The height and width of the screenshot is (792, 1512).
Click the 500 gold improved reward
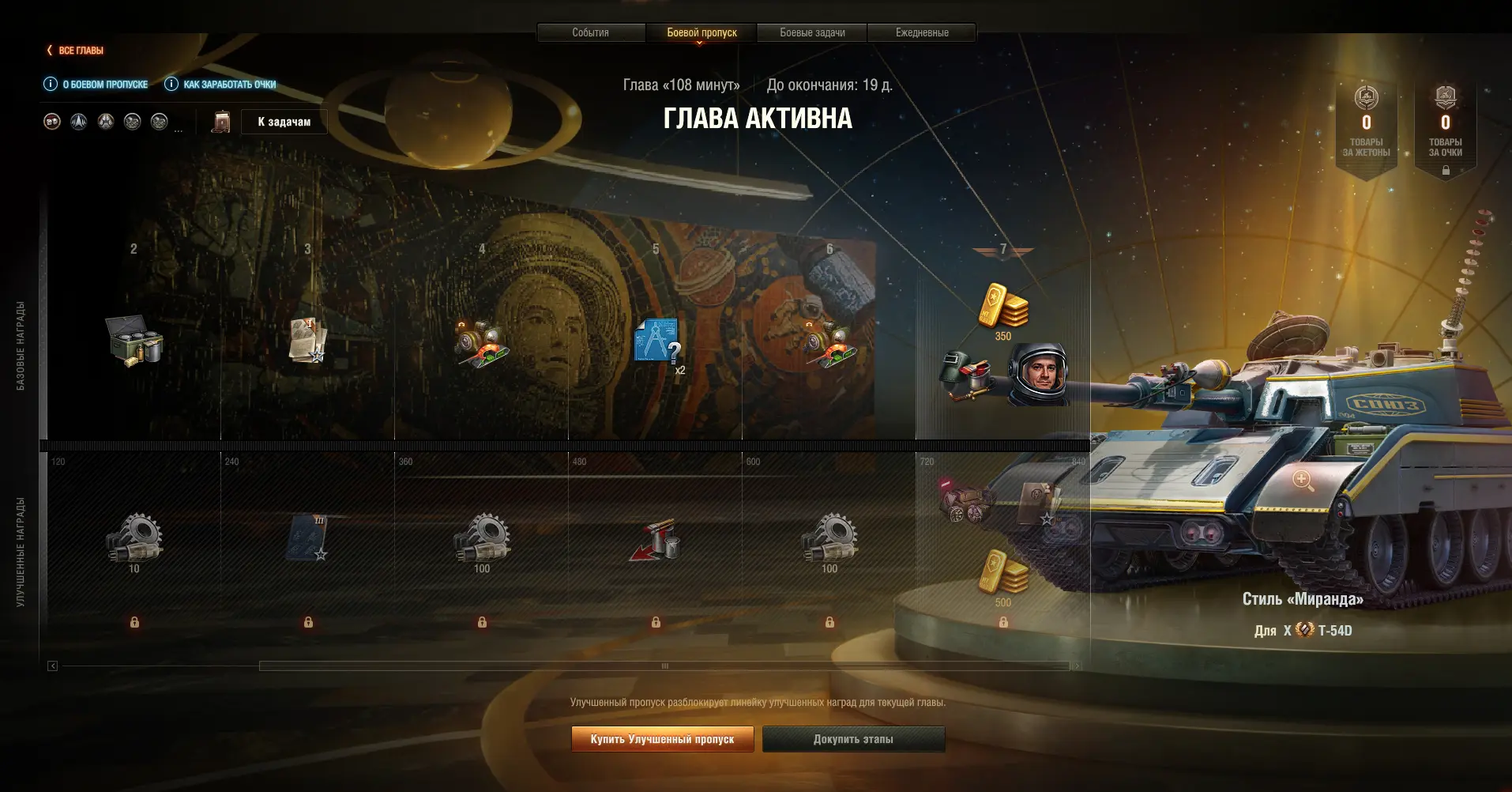(x=1003, y=574)
